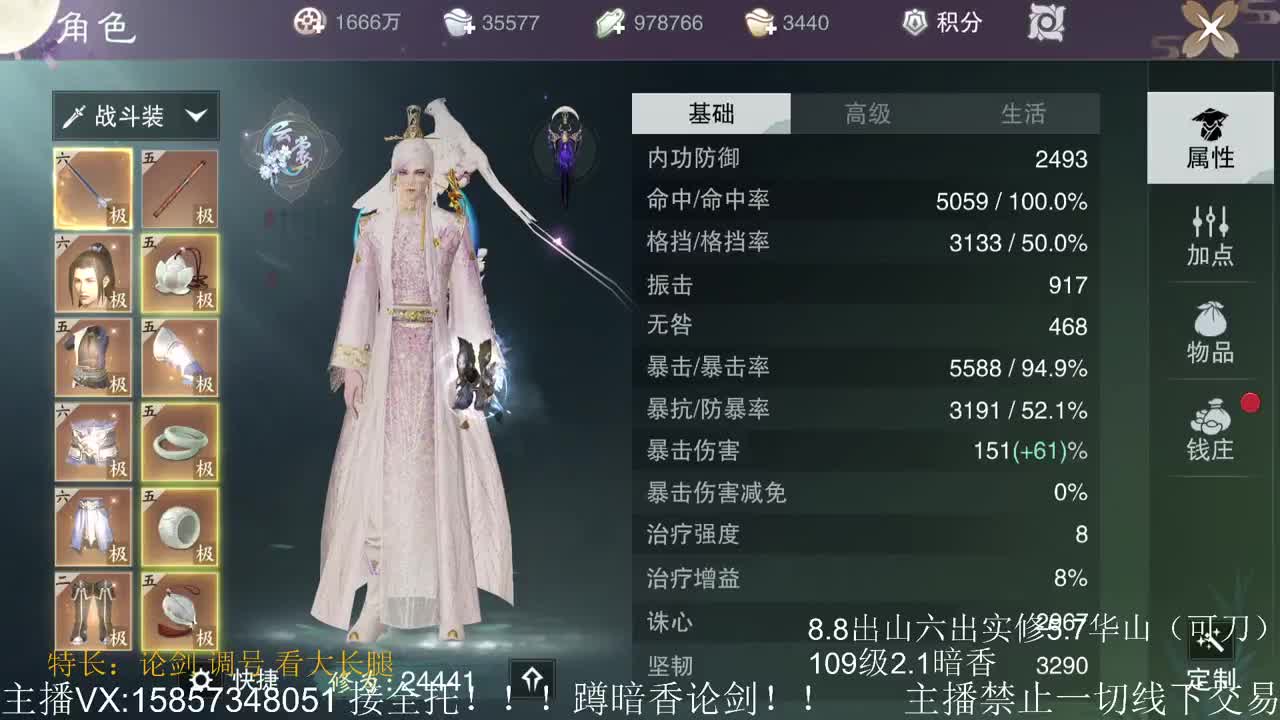Click the emblem icon at the top right corner

pyautogui.click(x=1046, y=22)
